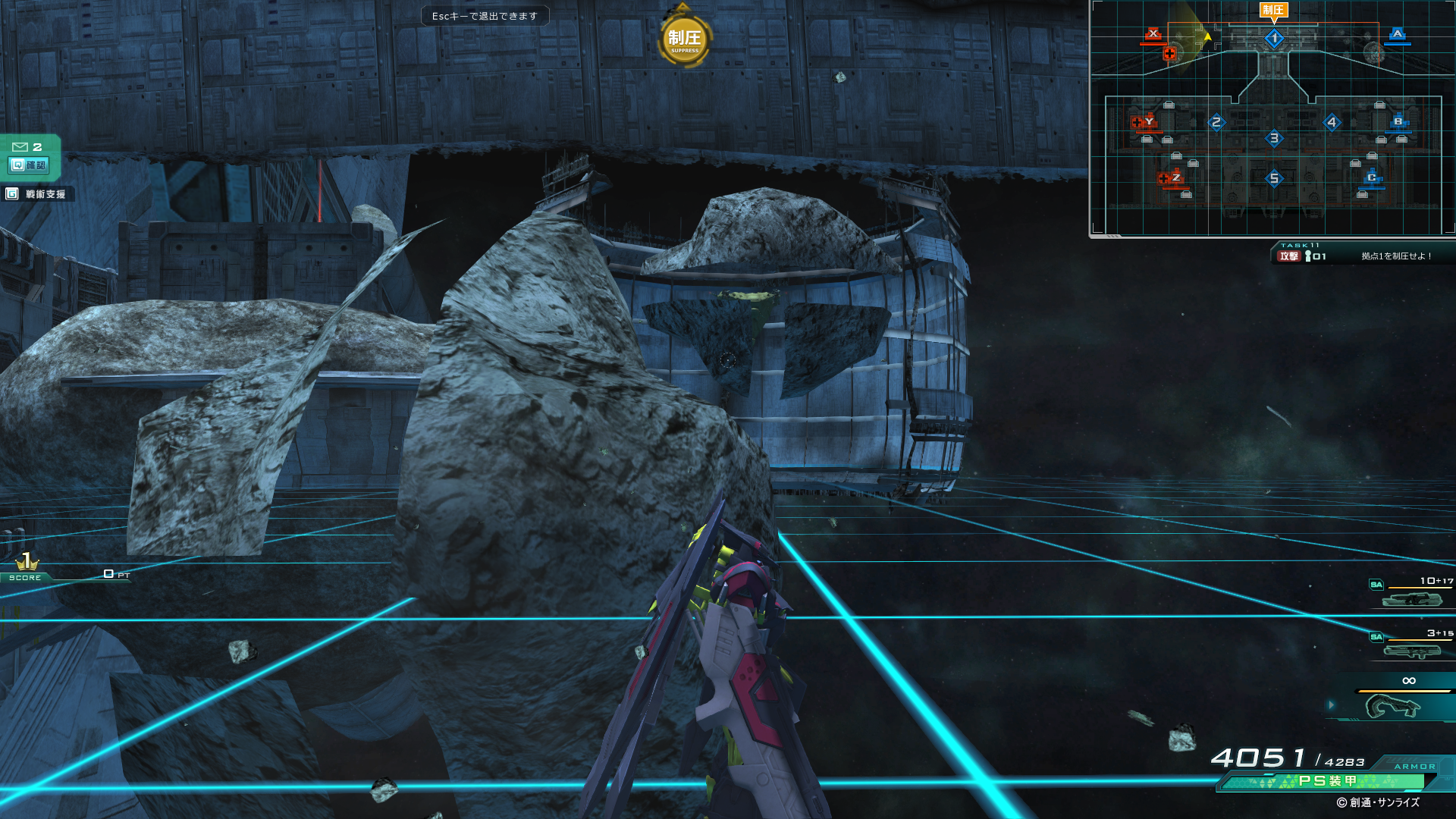Screen dimensions: 1456x819
Task: Click the orange 制圧 minimap callout tag
Action: [1273, 10]
